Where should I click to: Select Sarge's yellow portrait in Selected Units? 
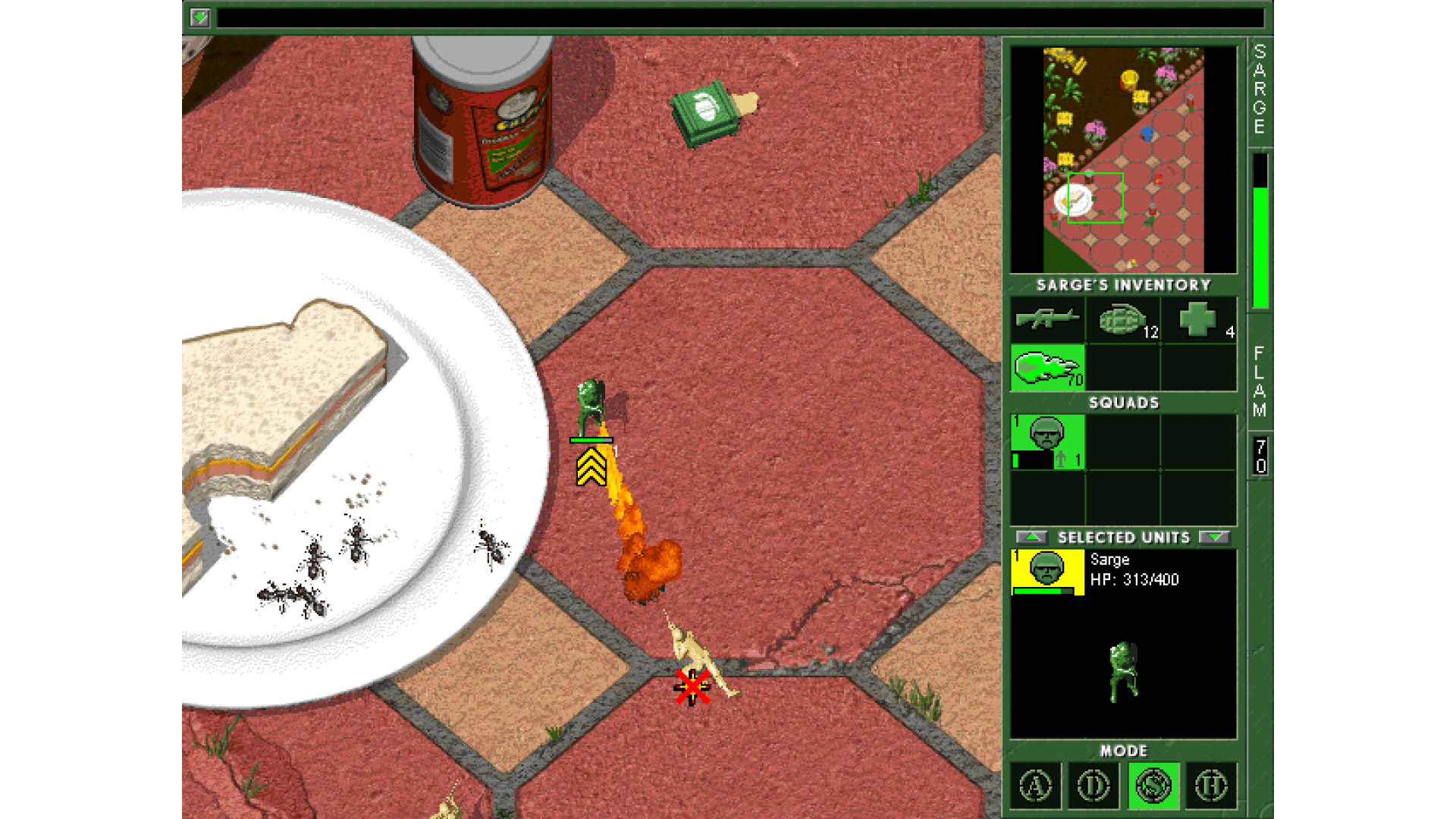1047,572
